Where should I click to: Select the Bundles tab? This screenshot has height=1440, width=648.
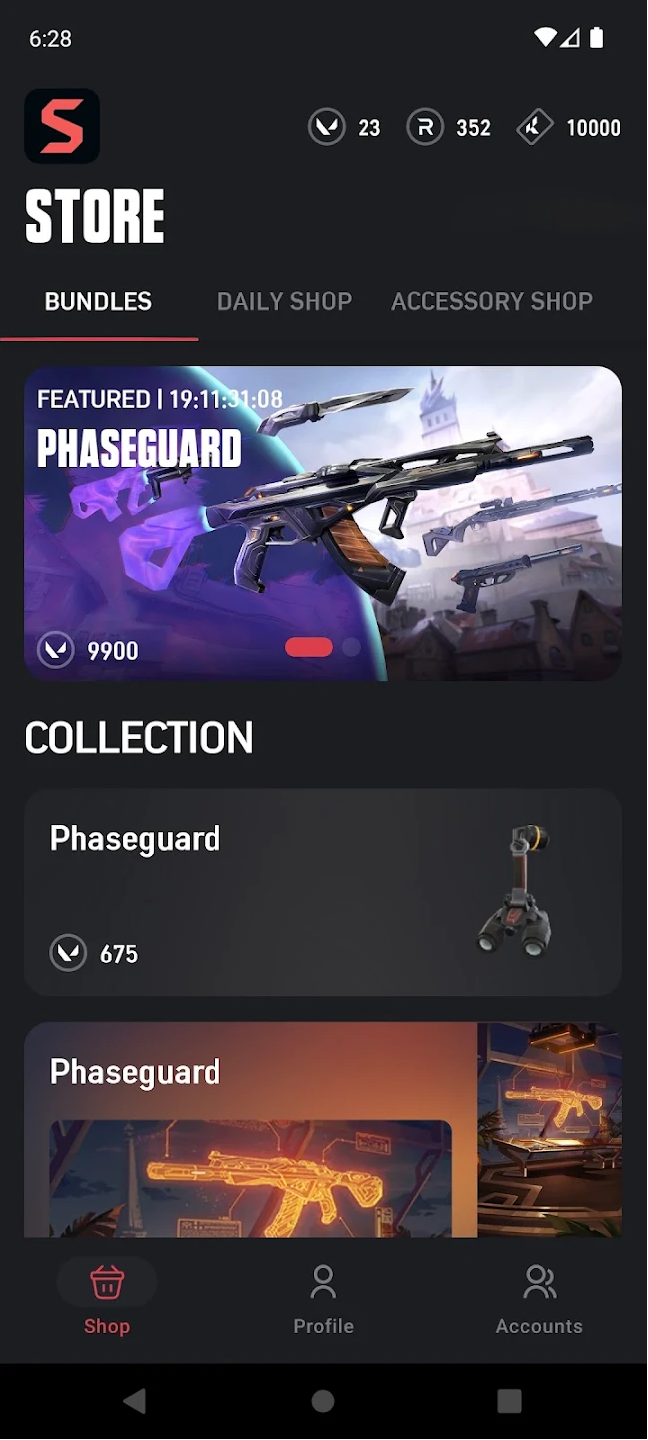[x=98, y=301]
